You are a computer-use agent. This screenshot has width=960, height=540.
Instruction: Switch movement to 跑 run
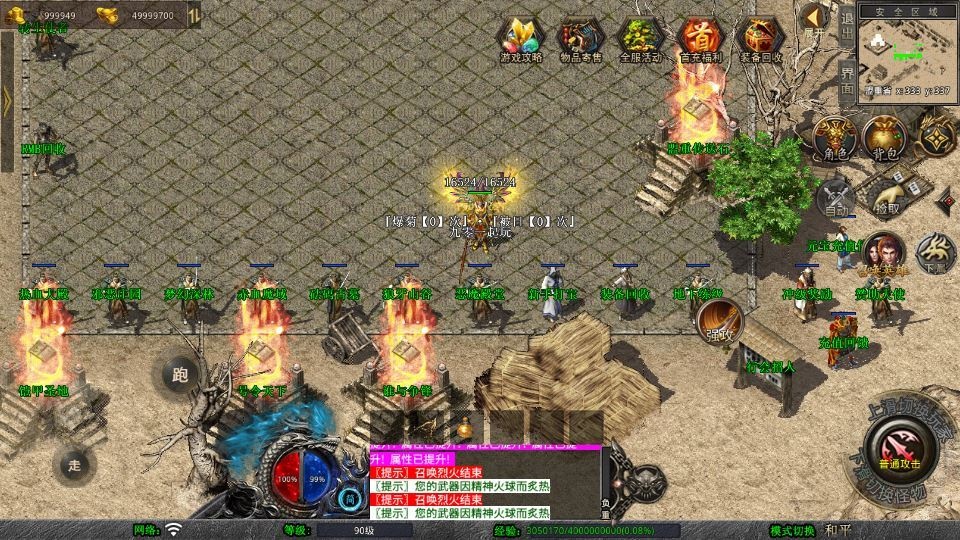click(180, 375)
